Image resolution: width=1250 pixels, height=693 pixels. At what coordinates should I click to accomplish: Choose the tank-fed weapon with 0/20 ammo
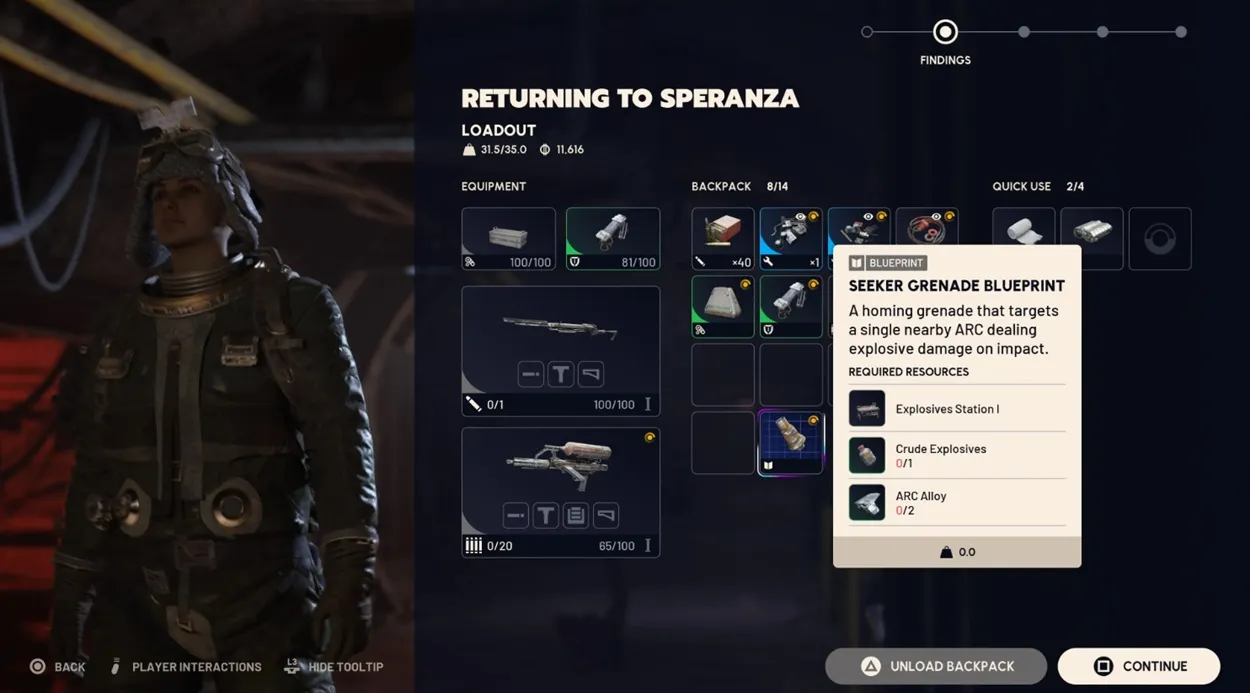coord(560,492)
